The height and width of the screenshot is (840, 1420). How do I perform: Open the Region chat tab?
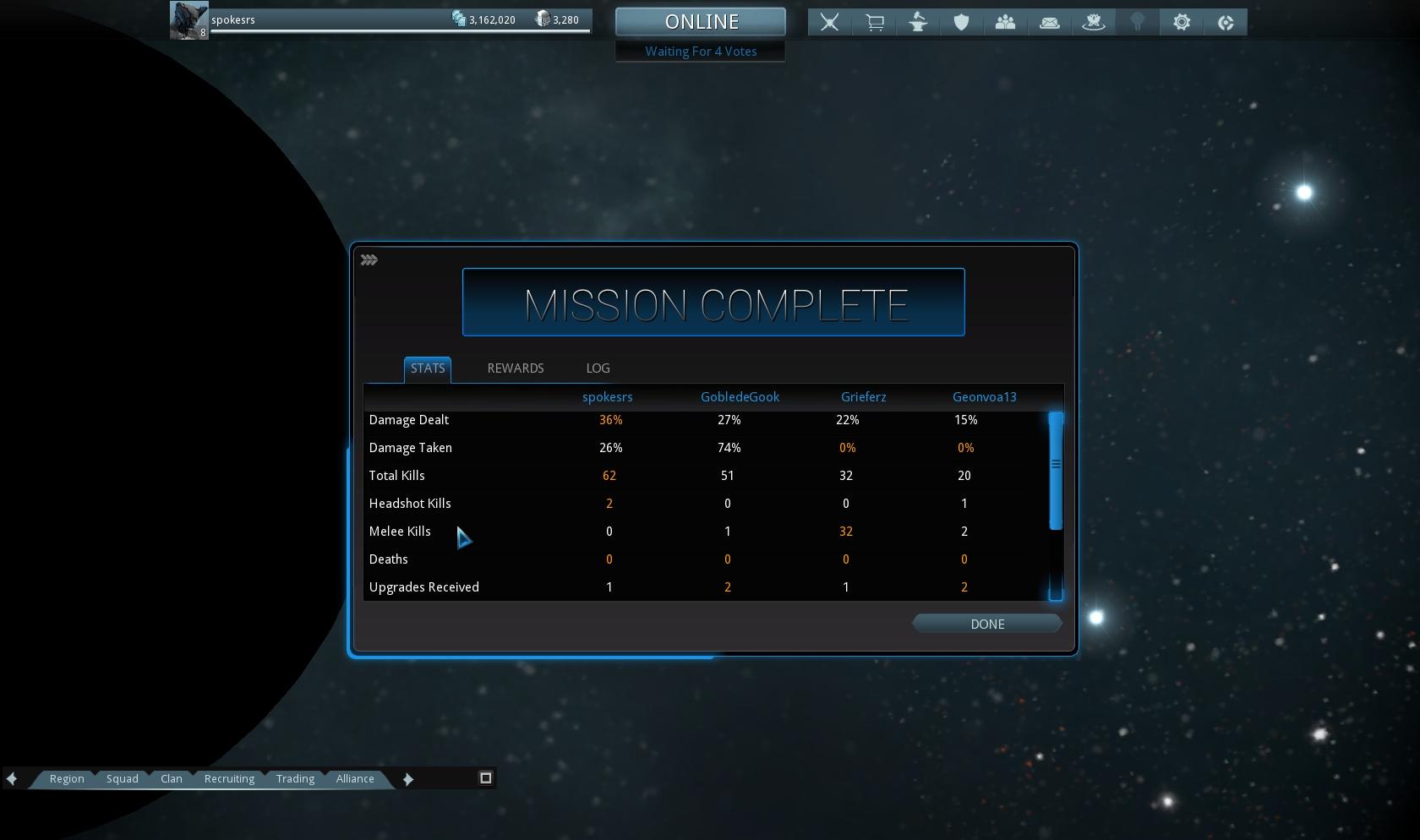67,778
